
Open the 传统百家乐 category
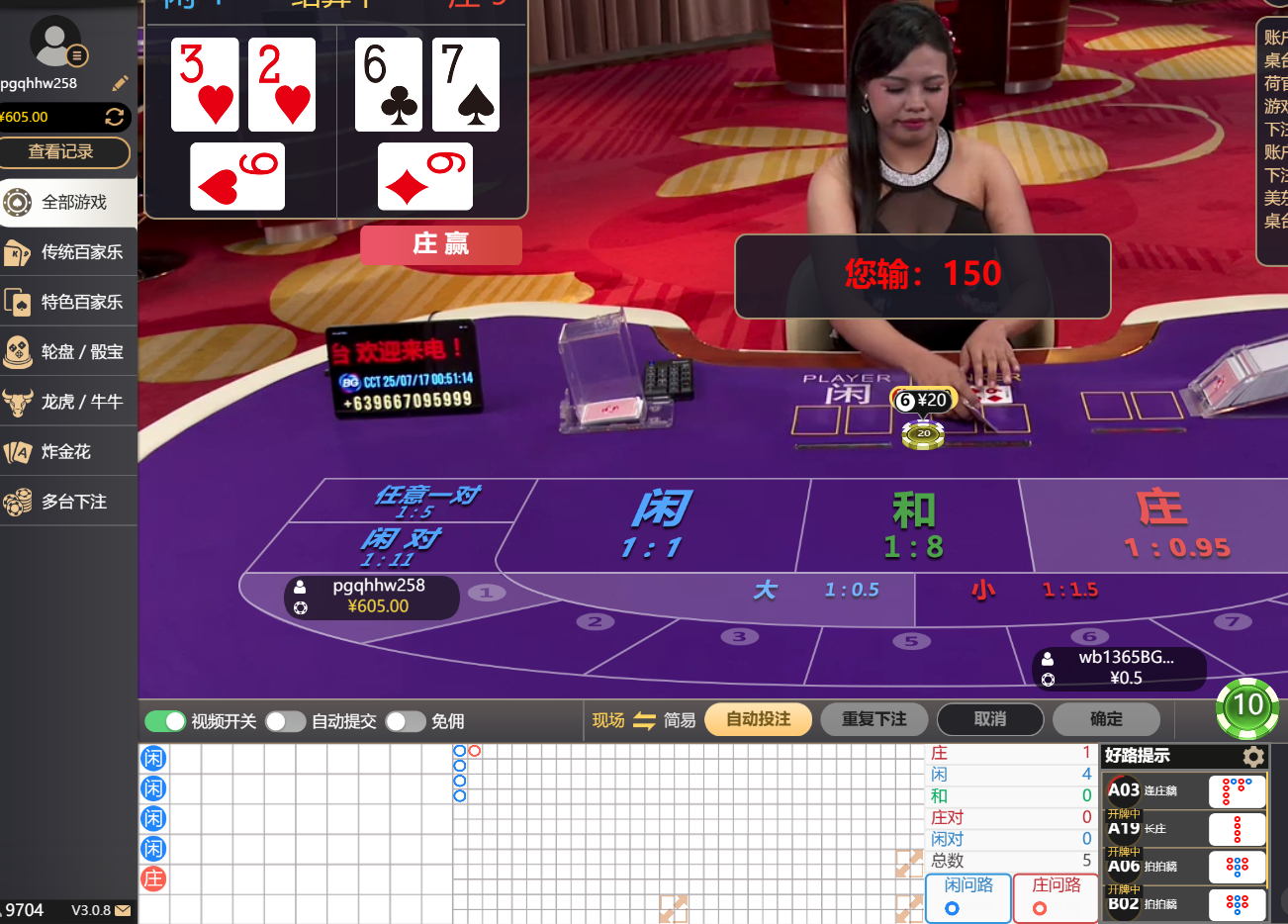69,252
